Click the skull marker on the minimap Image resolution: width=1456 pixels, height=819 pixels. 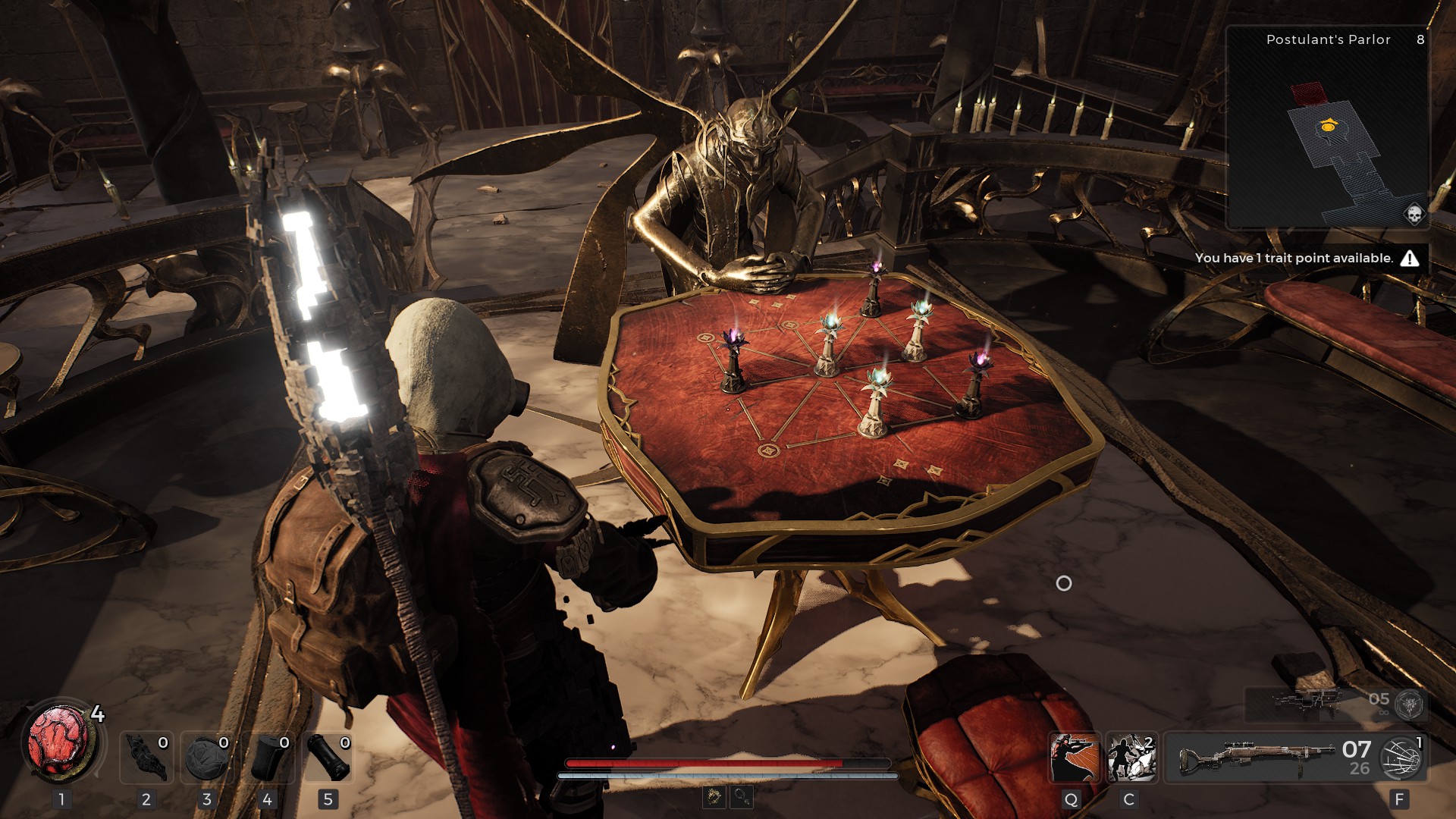tap(1414, 215)
